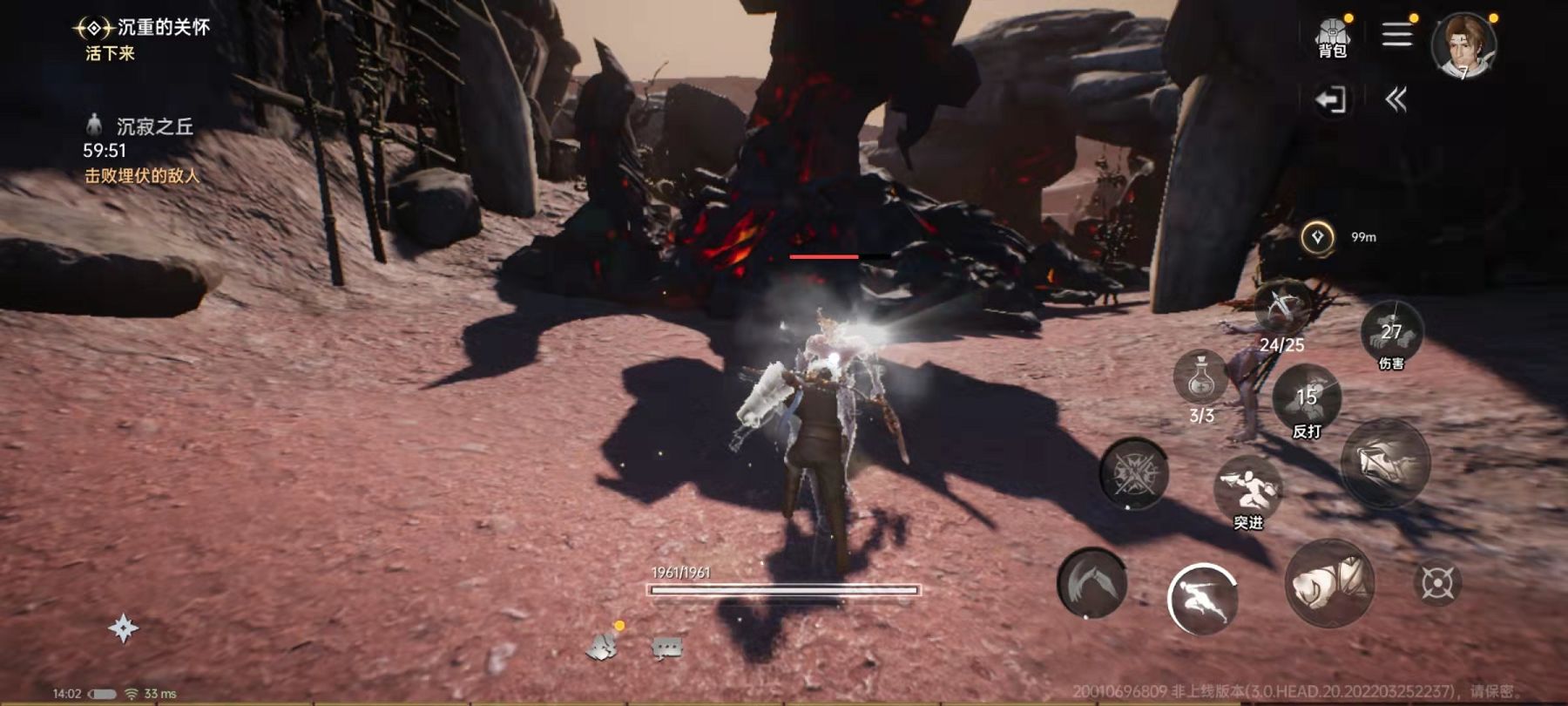Use the 突进 dash skill

coord(1247,488)
